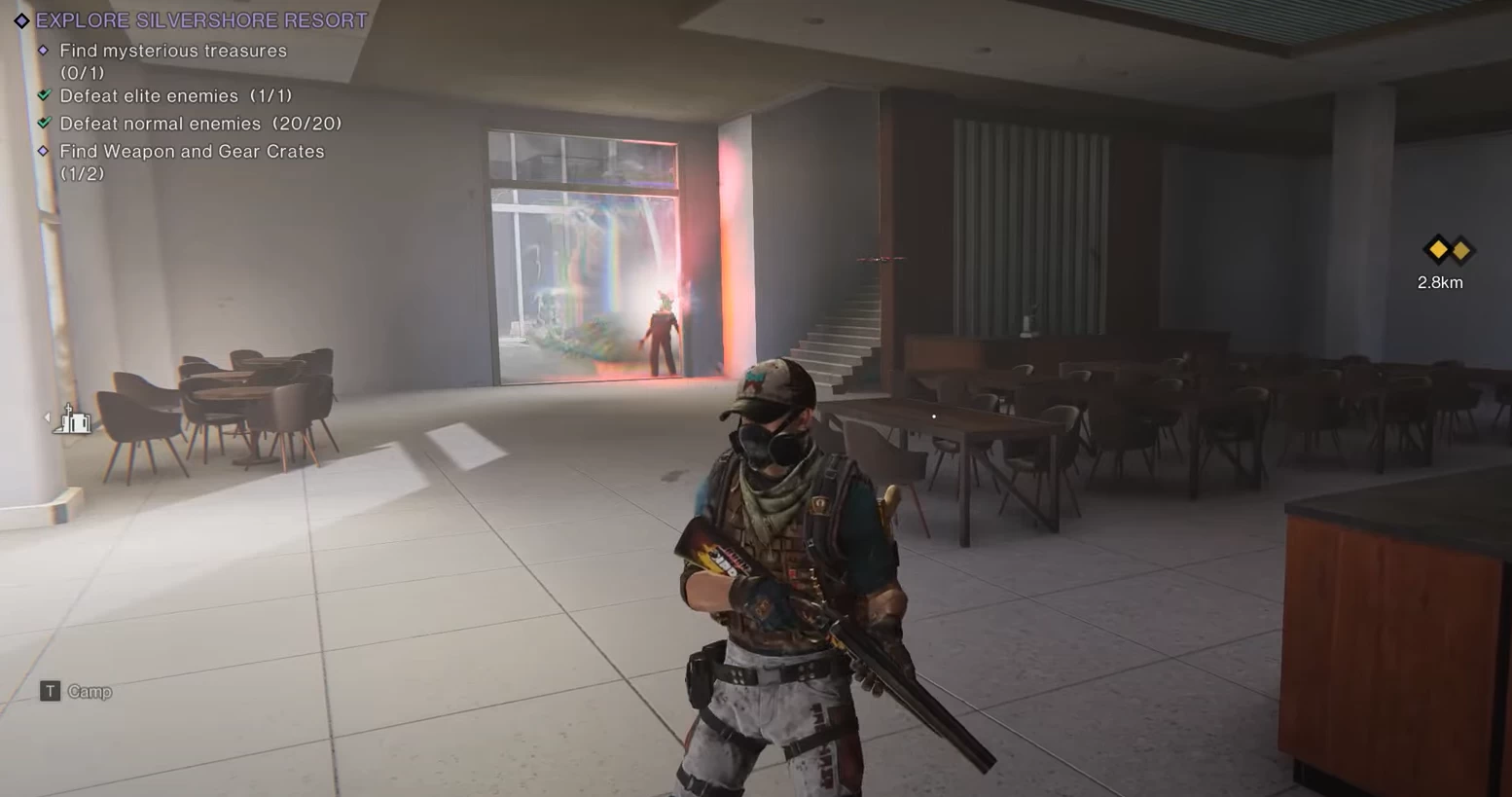Screen dimensions: 1512x797
Task: Select the building marker icon at left edge
Action: tap(74, 419)
